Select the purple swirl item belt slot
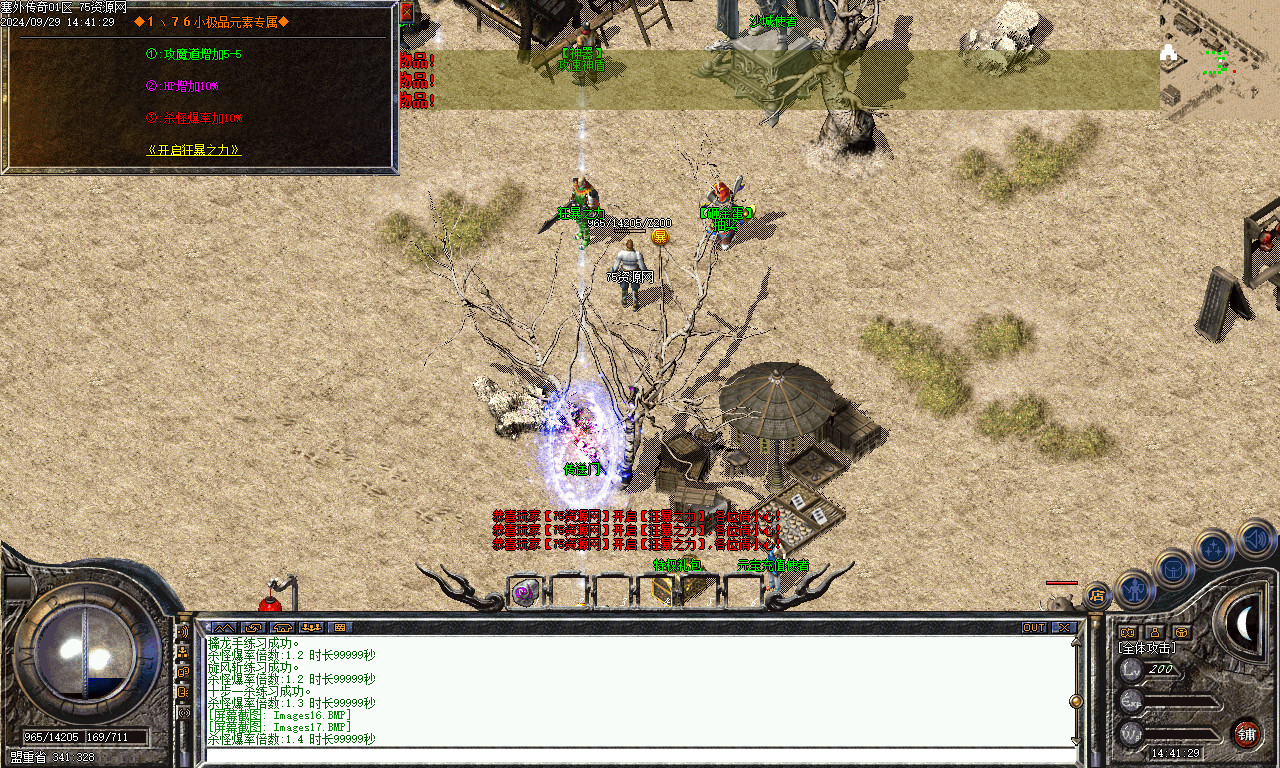The image size is (1280, 768). 525,592
